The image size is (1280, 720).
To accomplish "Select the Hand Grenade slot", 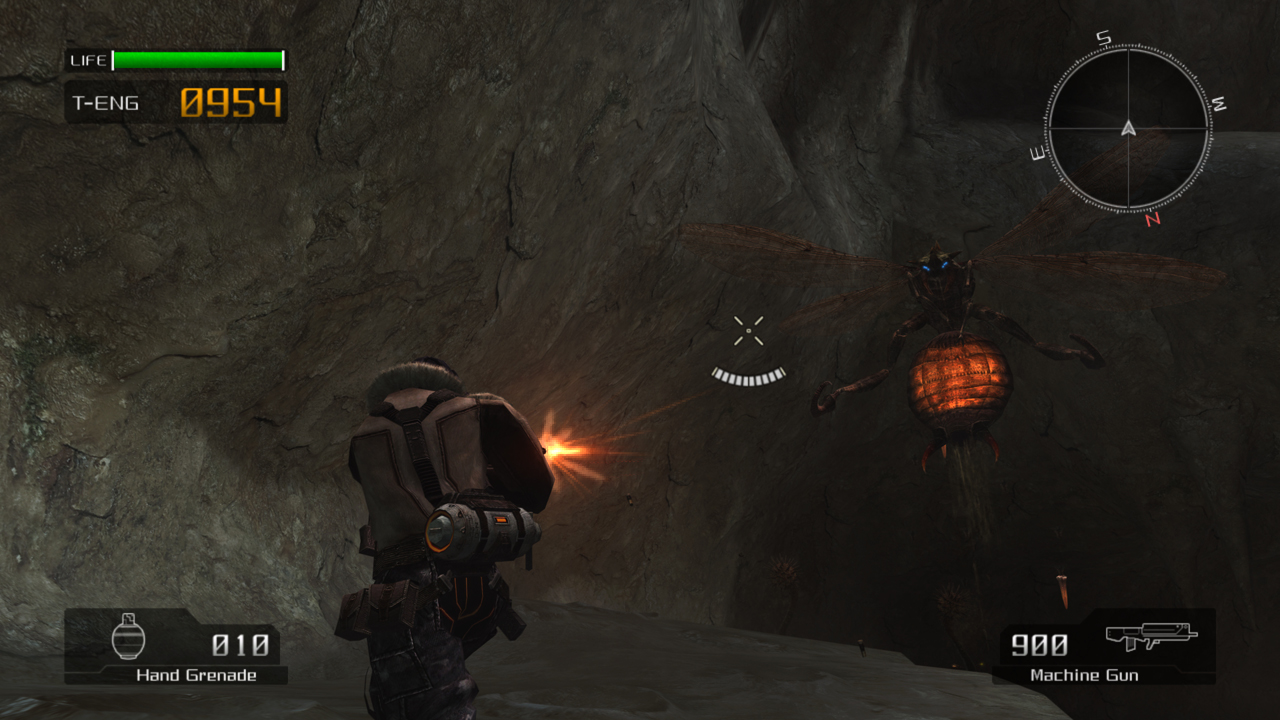I will click(176, 646).
